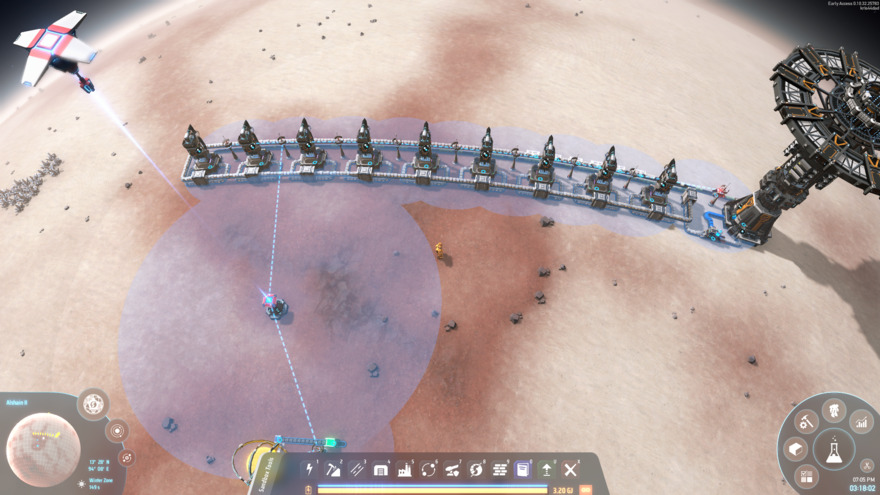Viewport: 880px width, 495px height.
Task: Open the replicator pickaxe and gear icon
Action: pos(806,423)
